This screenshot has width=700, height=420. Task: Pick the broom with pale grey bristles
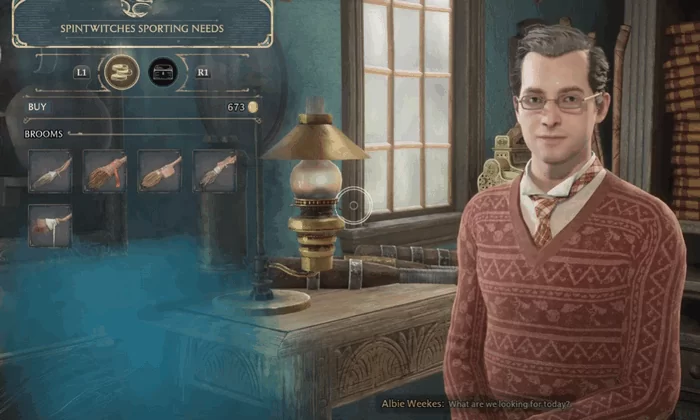coord(49,171)
